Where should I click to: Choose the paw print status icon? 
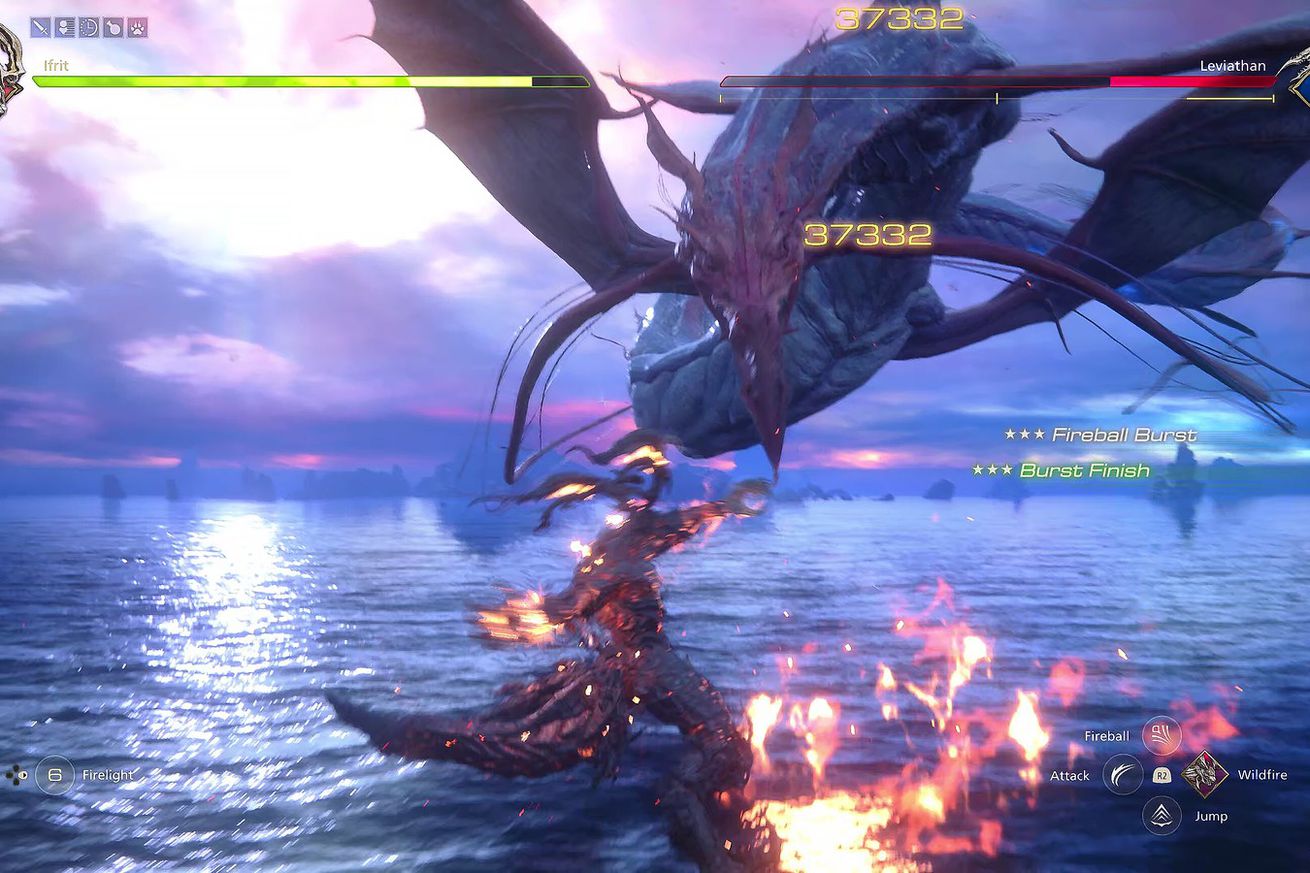137,27
